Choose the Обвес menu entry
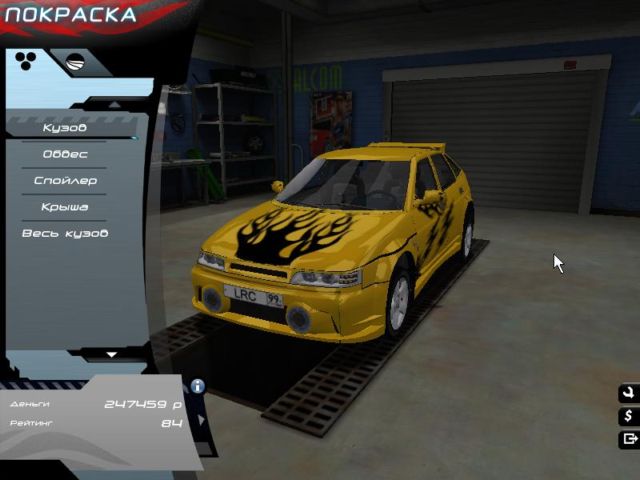This screenshot has width=640, height=480. 65,154
